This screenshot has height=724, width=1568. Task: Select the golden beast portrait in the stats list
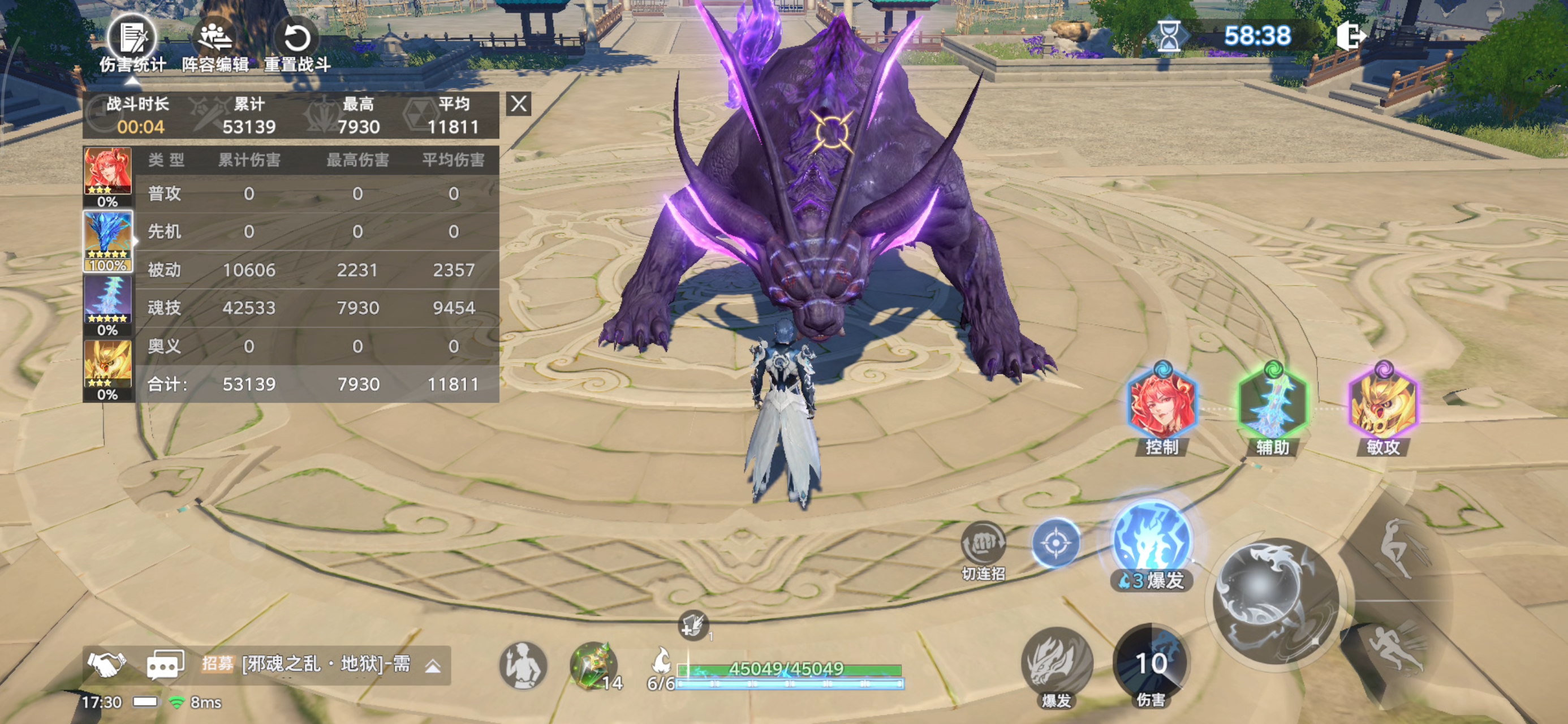coord(107,364)
